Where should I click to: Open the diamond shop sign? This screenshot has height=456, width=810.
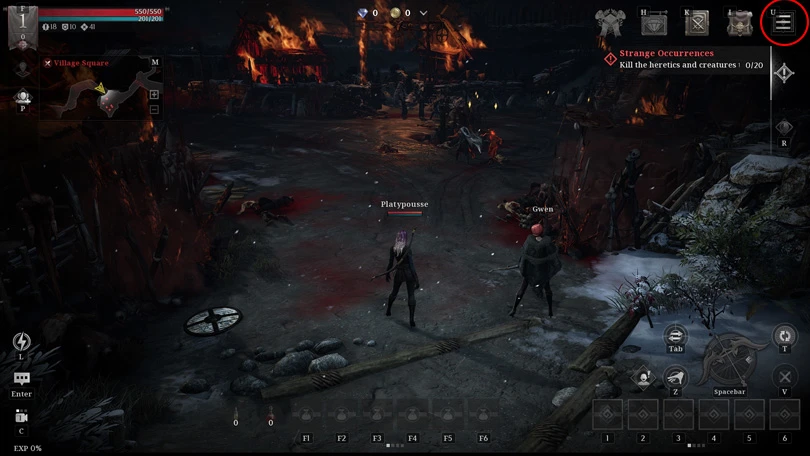[653, 22]
